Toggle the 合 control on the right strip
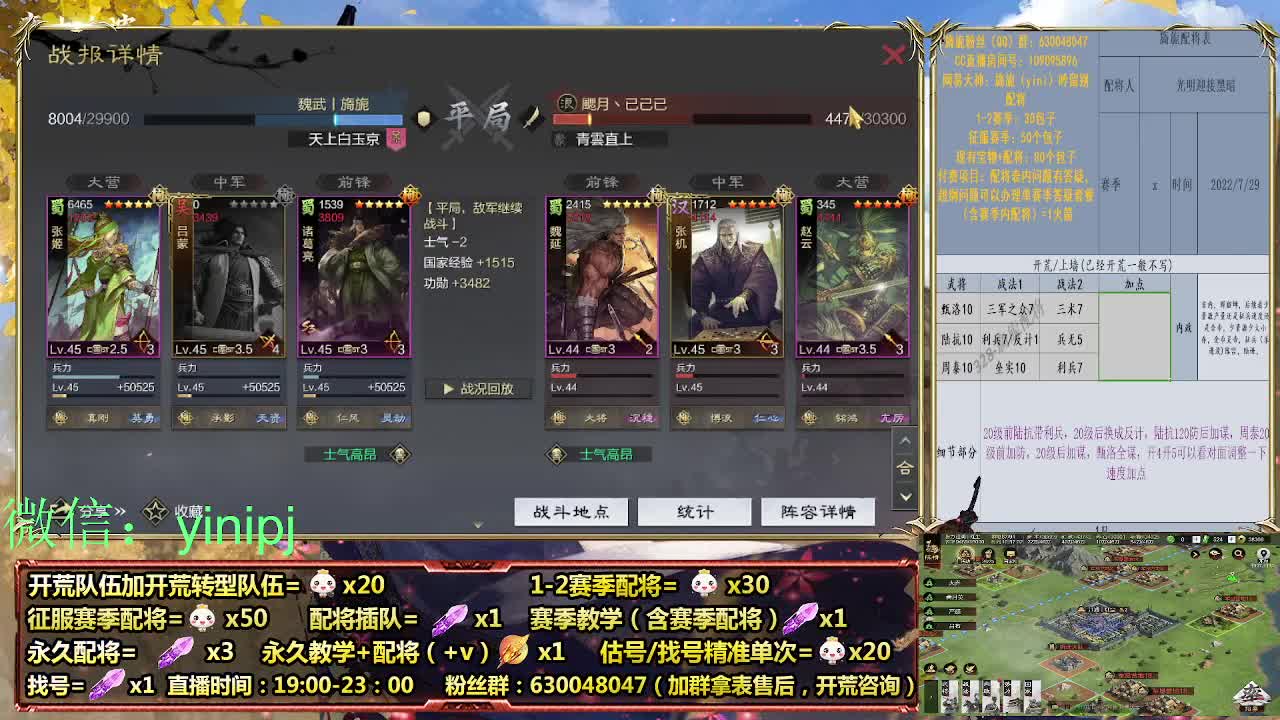Image resolution: width=1280 pixels, height=720 pixels. point(906,467)
